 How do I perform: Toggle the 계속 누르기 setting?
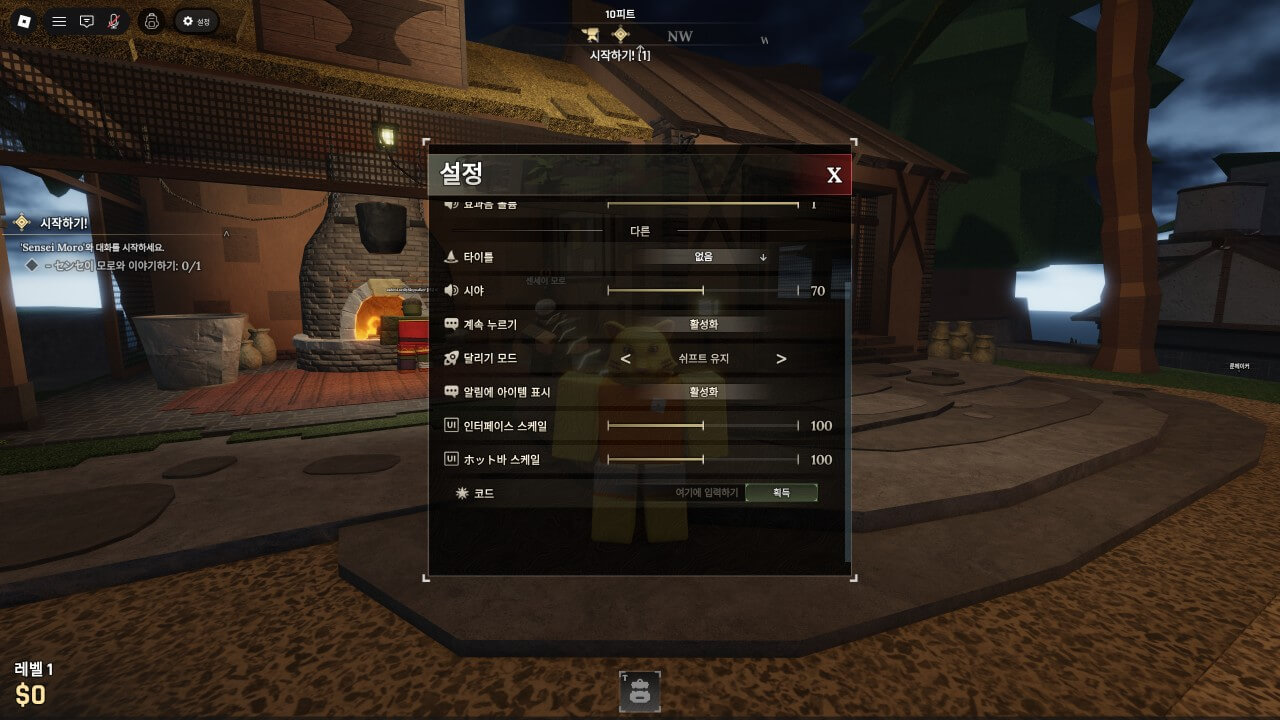(704, 324)
